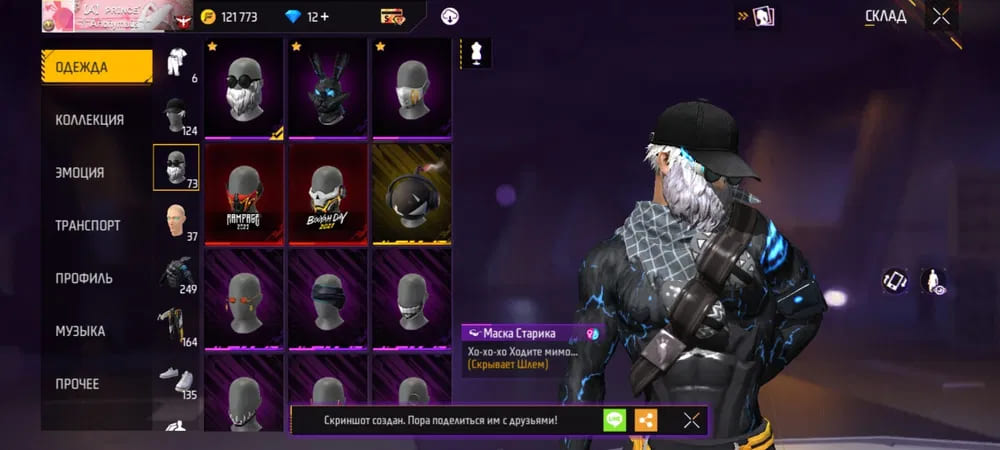Open the ТРАНСПОРТ tab

(x=88, y=226)
